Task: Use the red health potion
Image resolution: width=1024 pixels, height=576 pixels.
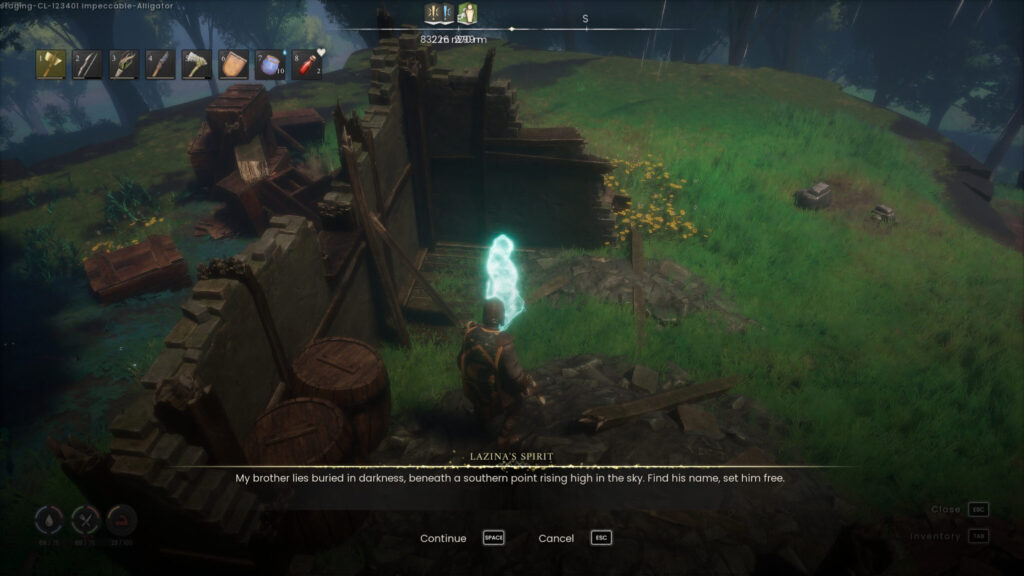Action: point(305,65)
